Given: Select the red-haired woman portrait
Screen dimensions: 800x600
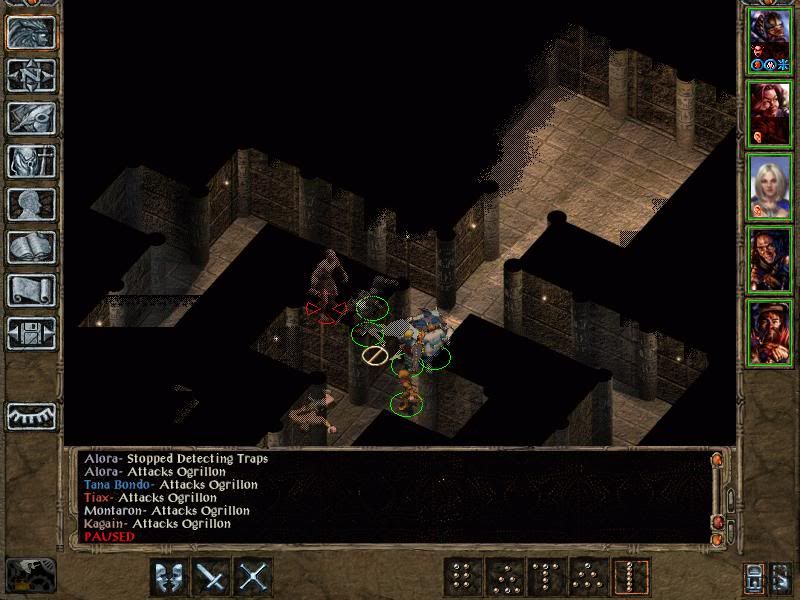Looking at the screenshot, I should tap(769, 113).
